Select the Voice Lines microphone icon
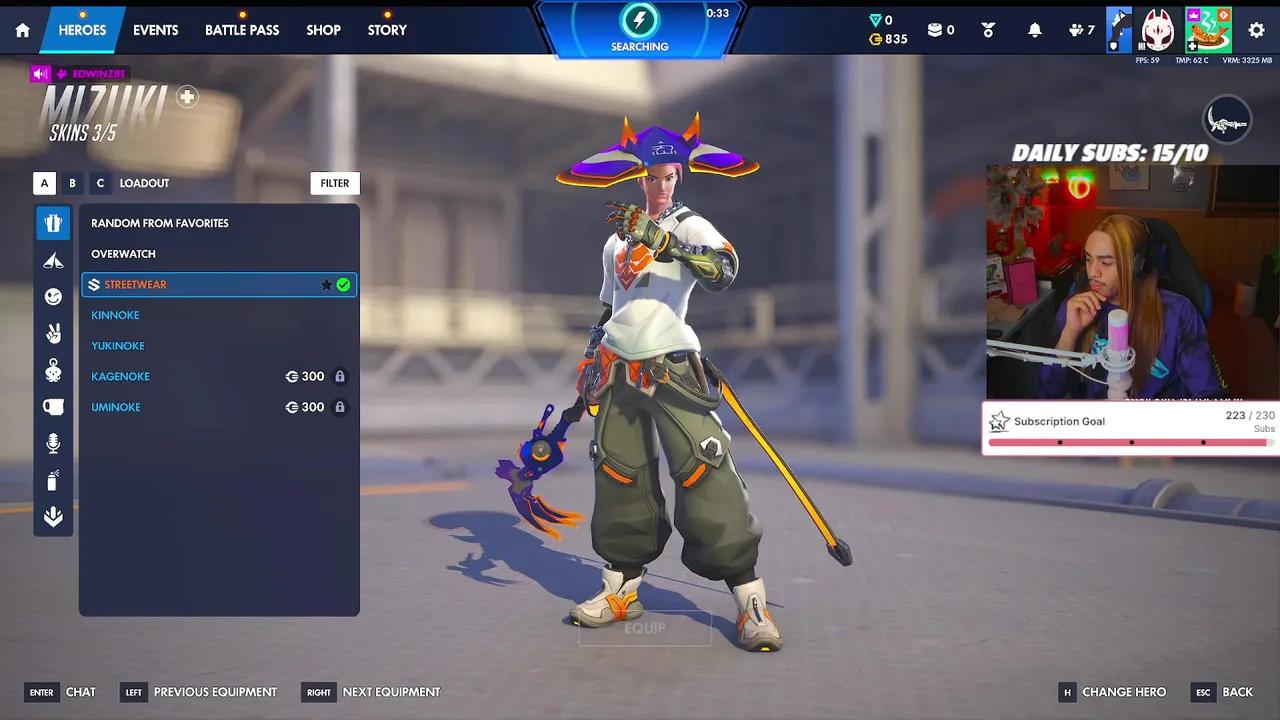The width and height of the screenshot is (1280, 720). tap(53, 443)
